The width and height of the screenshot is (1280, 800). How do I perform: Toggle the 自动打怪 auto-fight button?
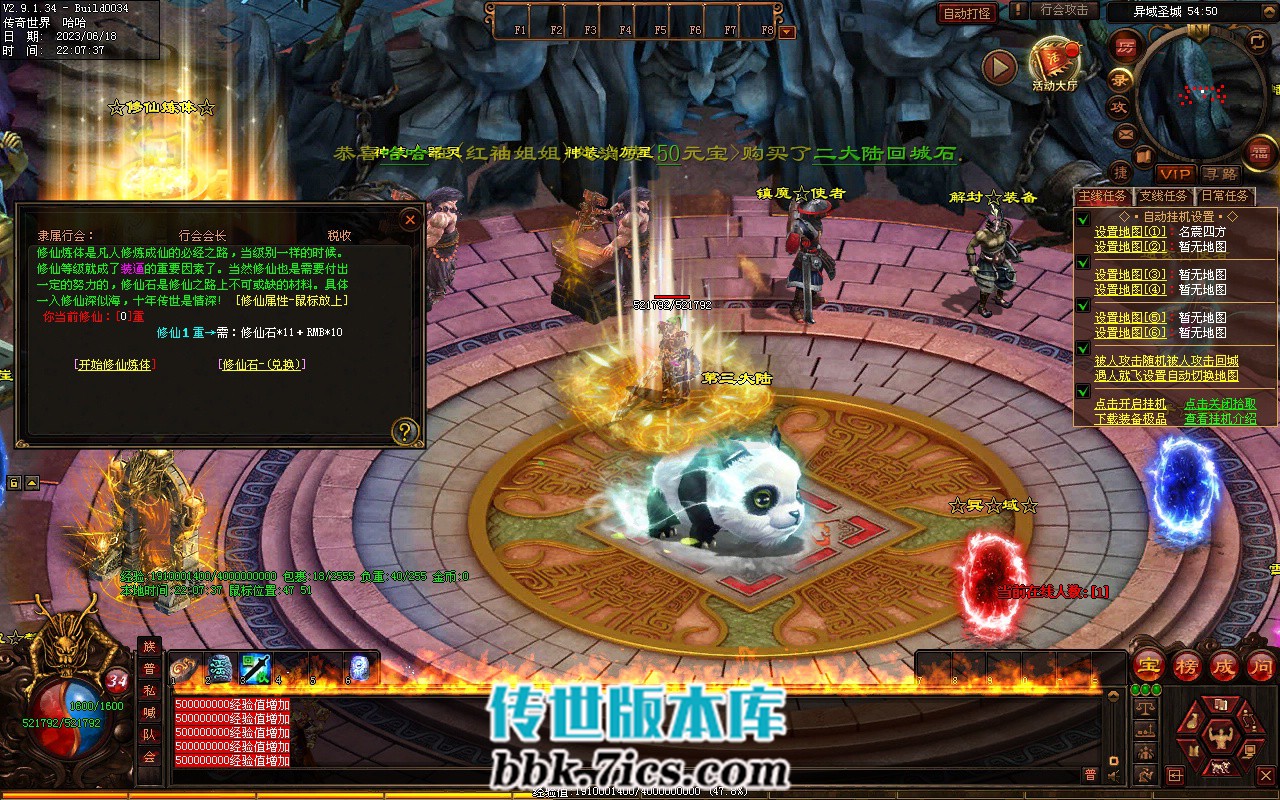tap(968, 13)
